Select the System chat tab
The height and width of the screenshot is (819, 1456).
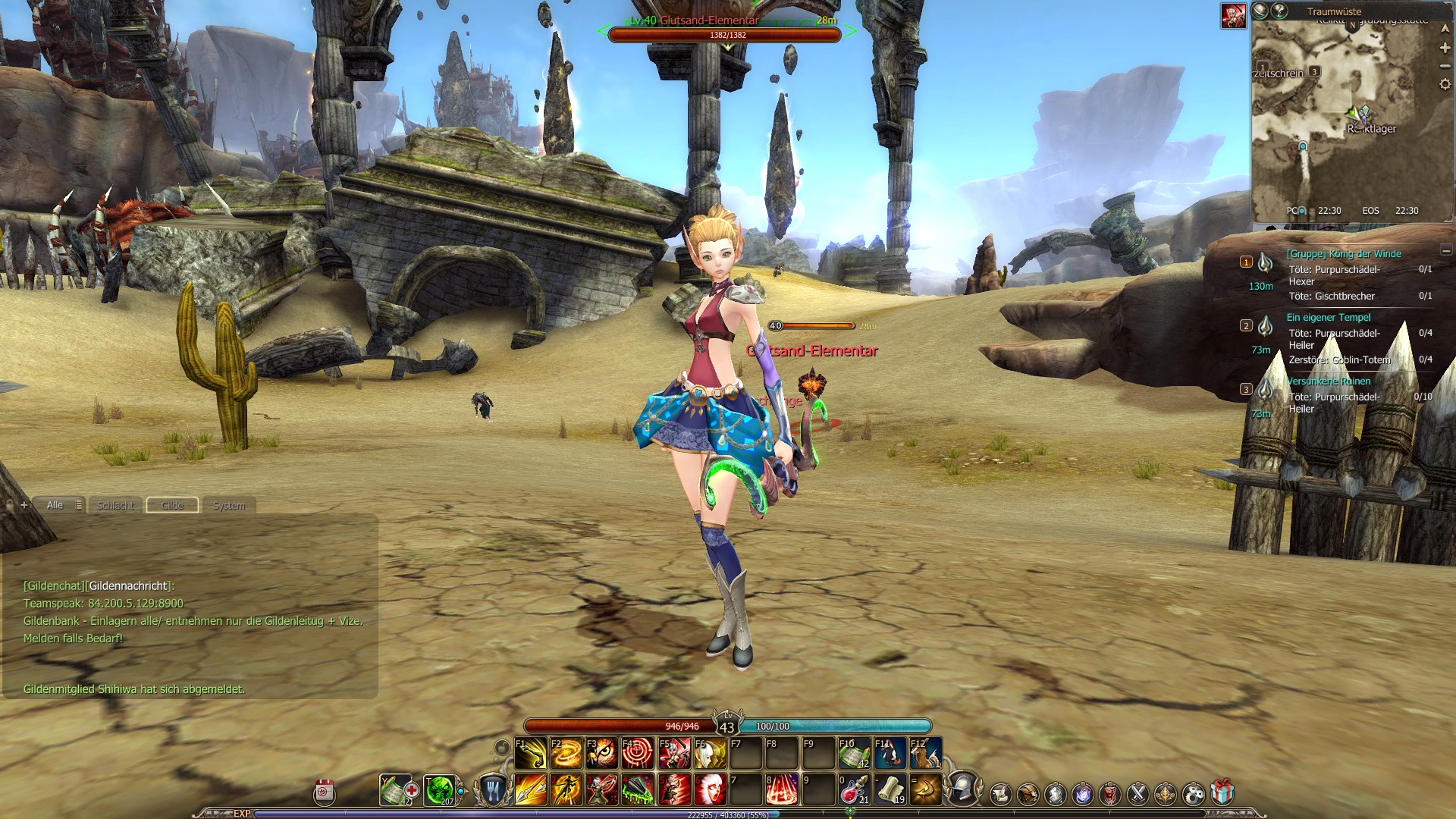coord(229,506)
